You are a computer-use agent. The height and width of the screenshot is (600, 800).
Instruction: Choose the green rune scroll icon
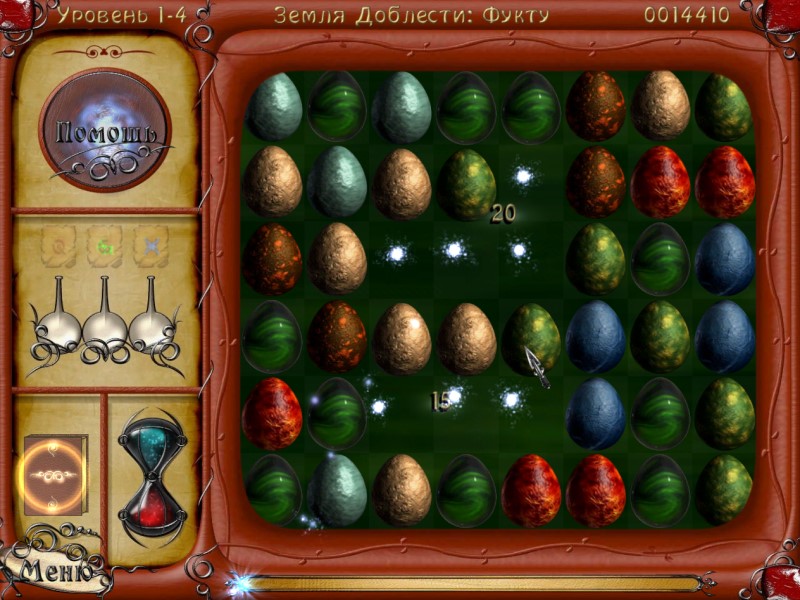coord(104,244)
